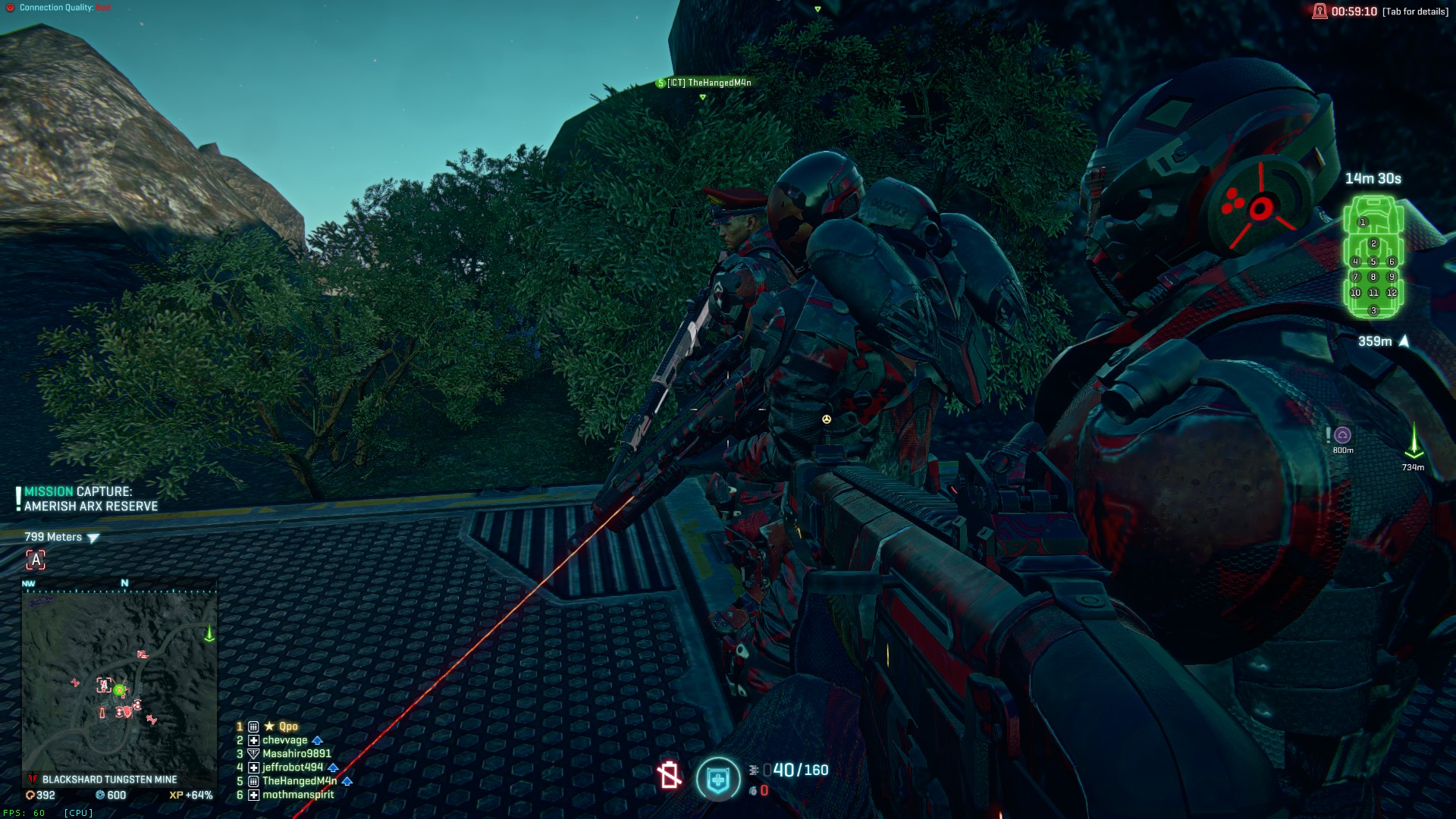Select jeffrobot494 in the squad list
This screenshot has height=819, width=1456.
click(x=293, y=767)
